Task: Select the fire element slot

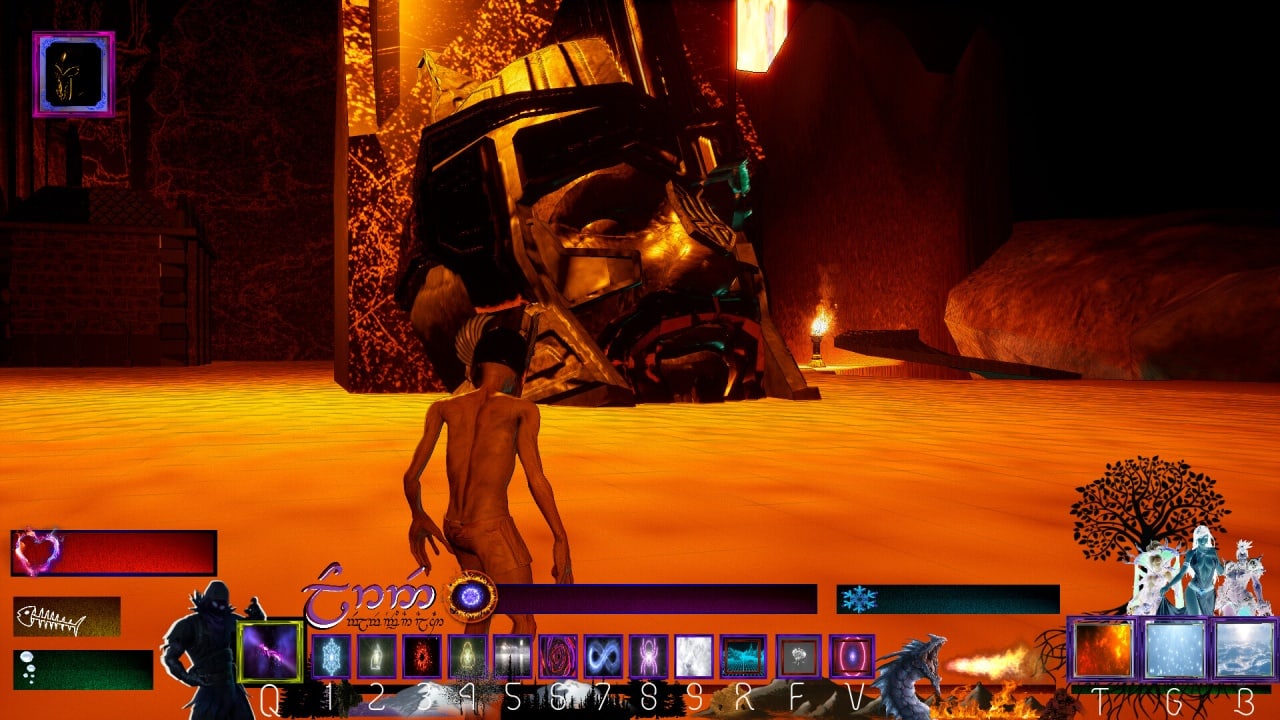Action: click(1103, 650)
